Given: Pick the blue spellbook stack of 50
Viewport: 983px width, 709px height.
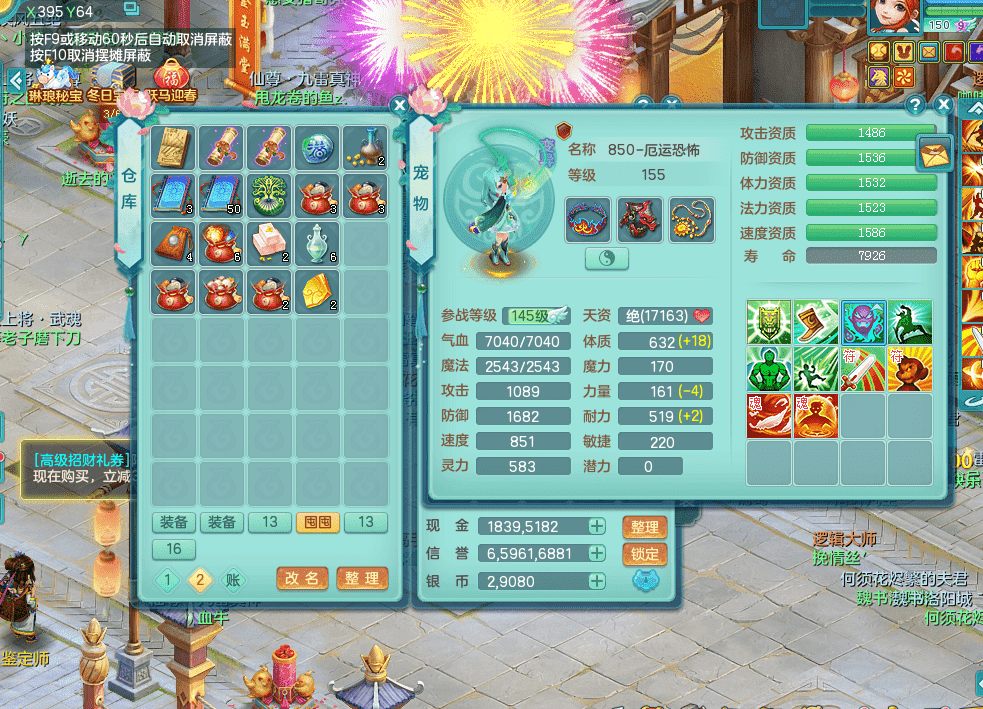Looking at the screenshot, I should click(222, 194).
